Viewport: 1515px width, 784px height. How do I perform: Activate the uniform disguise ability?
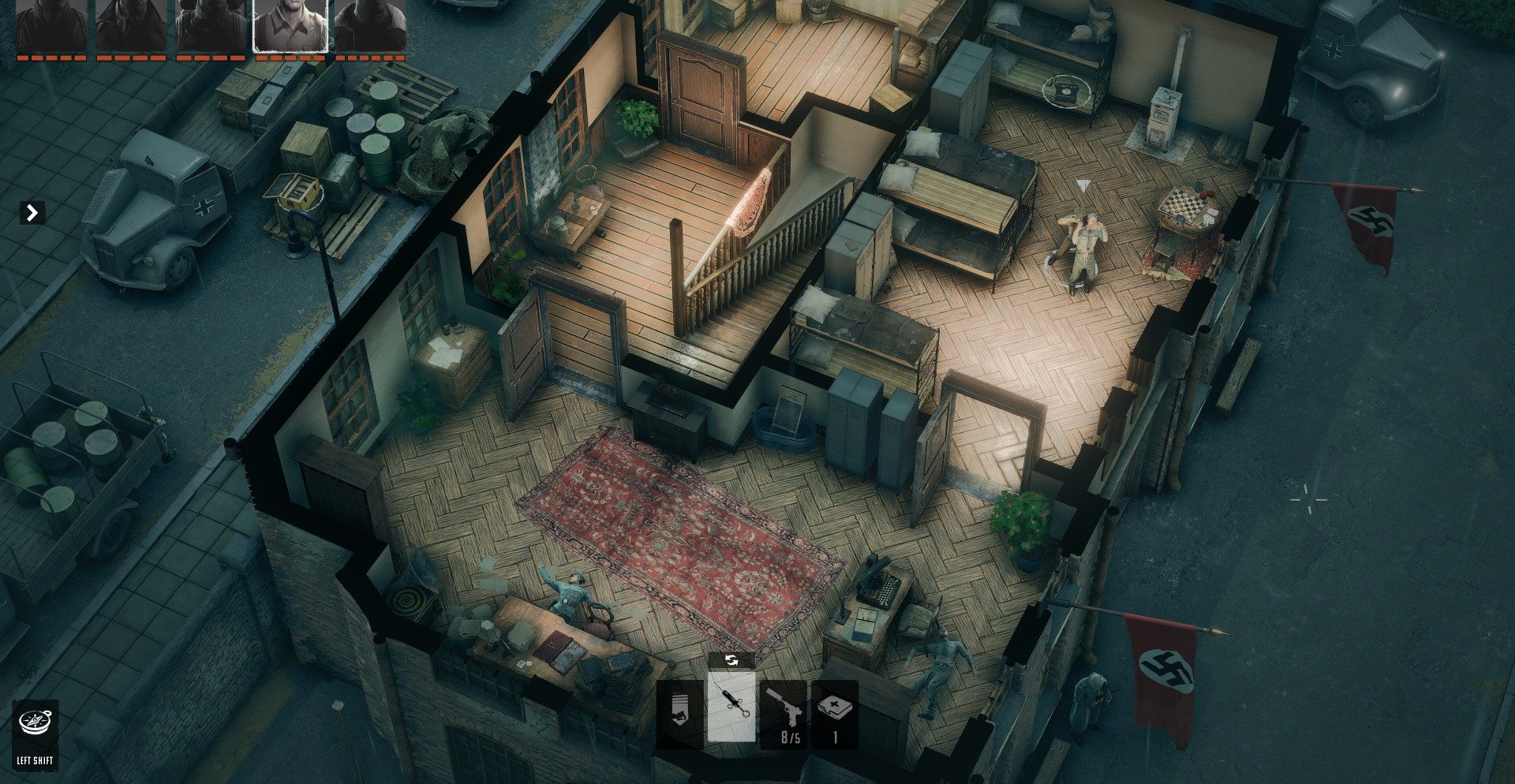pos(680,714)
